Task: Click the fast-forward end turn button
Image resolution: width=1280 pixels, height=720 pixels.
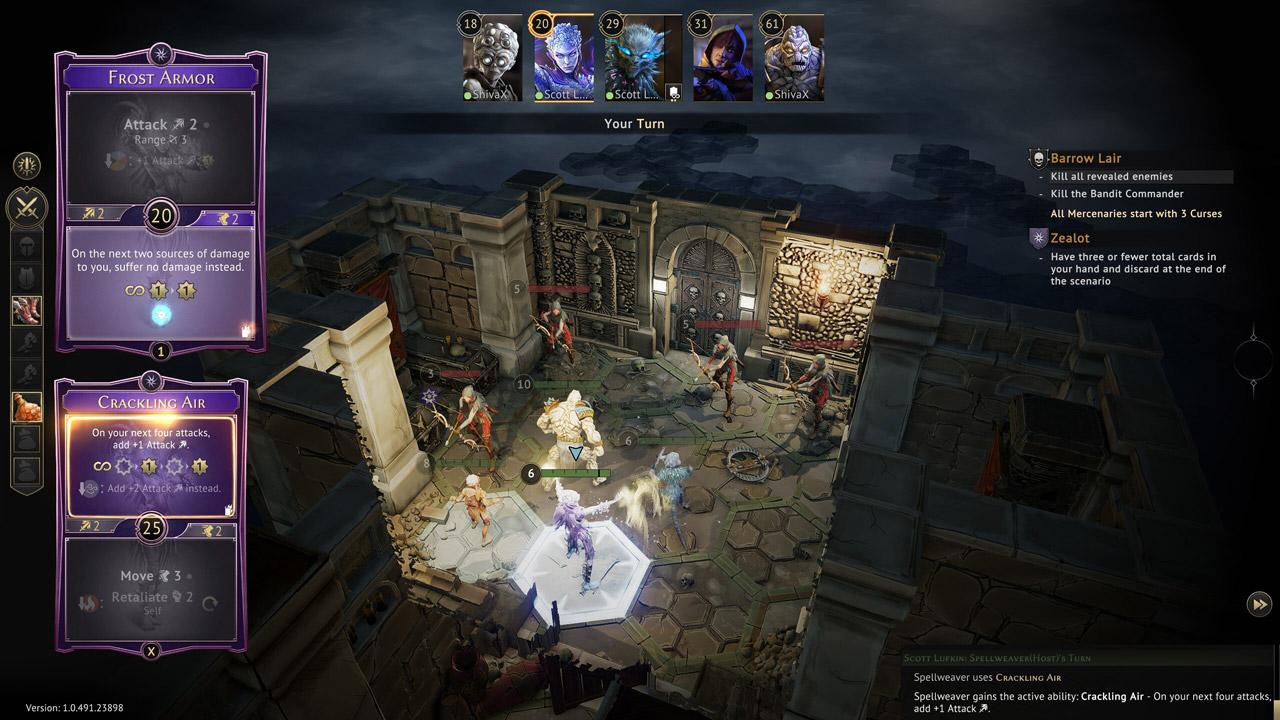Action: 1259,603
